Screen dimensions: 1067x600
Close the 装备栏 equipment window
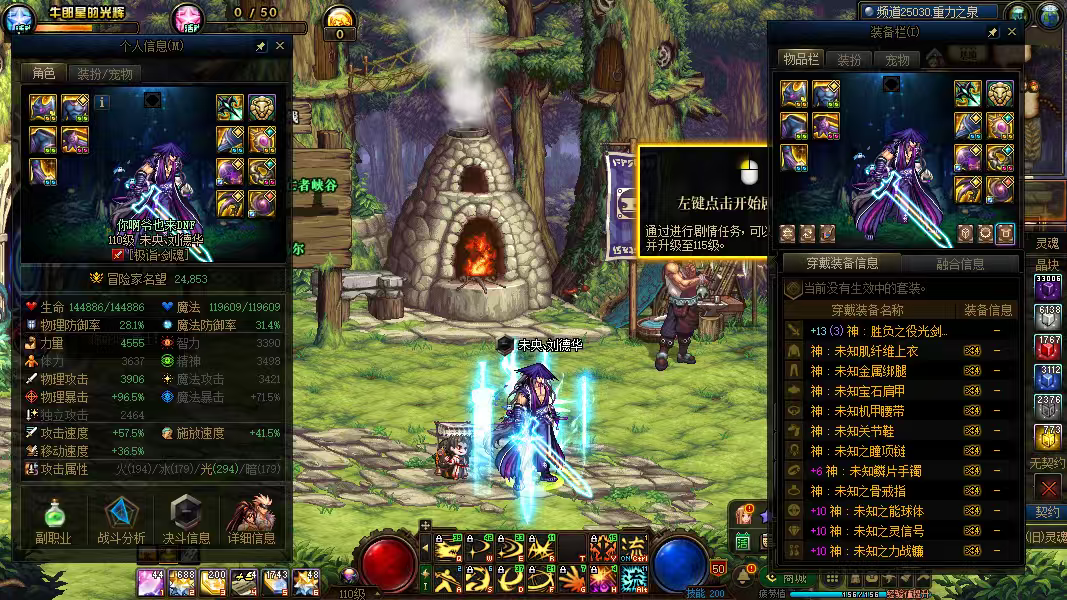point(1012,32)
